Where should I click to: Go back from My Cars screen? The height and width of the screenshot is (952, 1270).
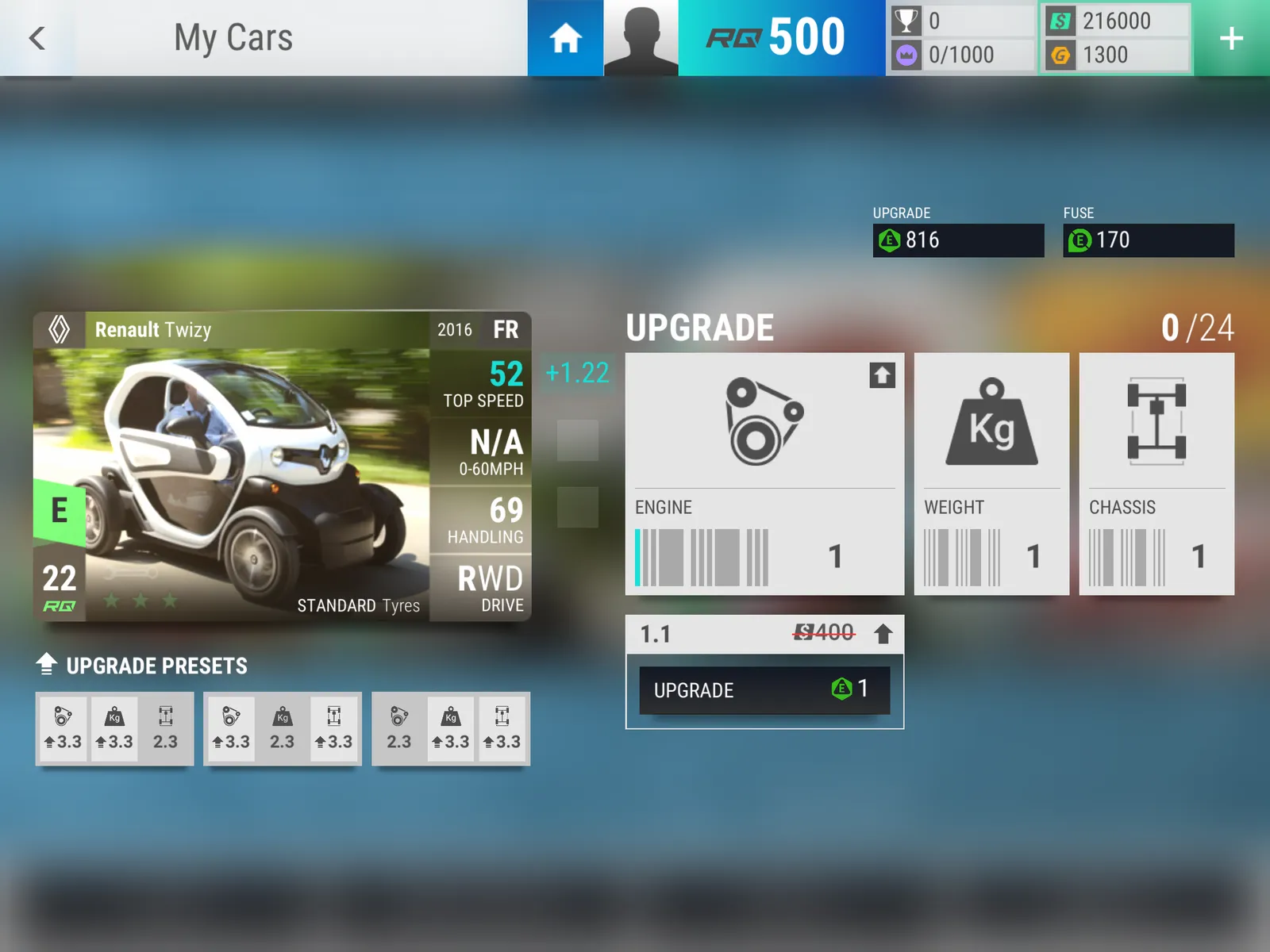[37, 38]
